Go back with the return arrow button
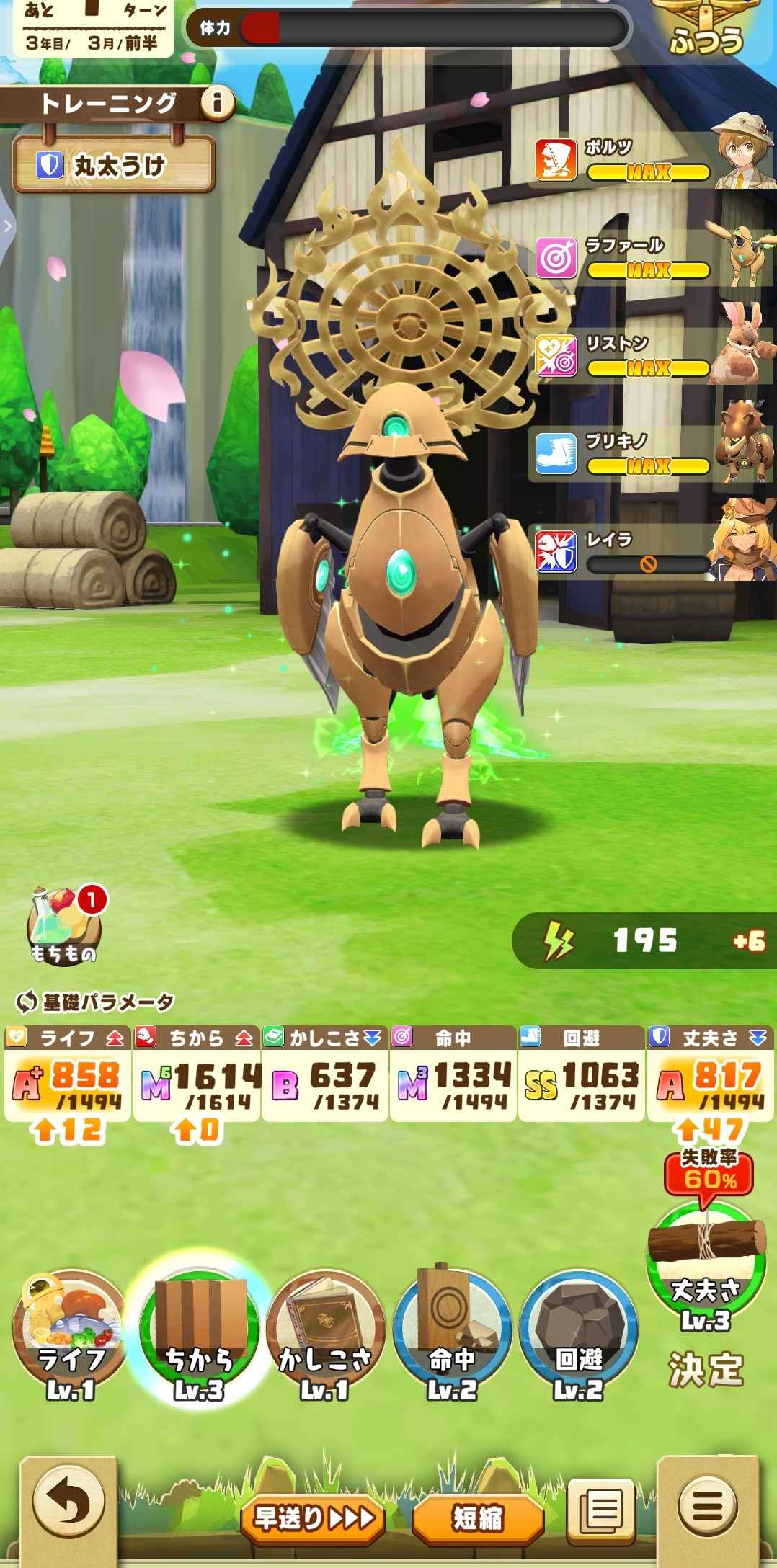Viewport: 777px width, 1568px height. (x=68, y=1506)
